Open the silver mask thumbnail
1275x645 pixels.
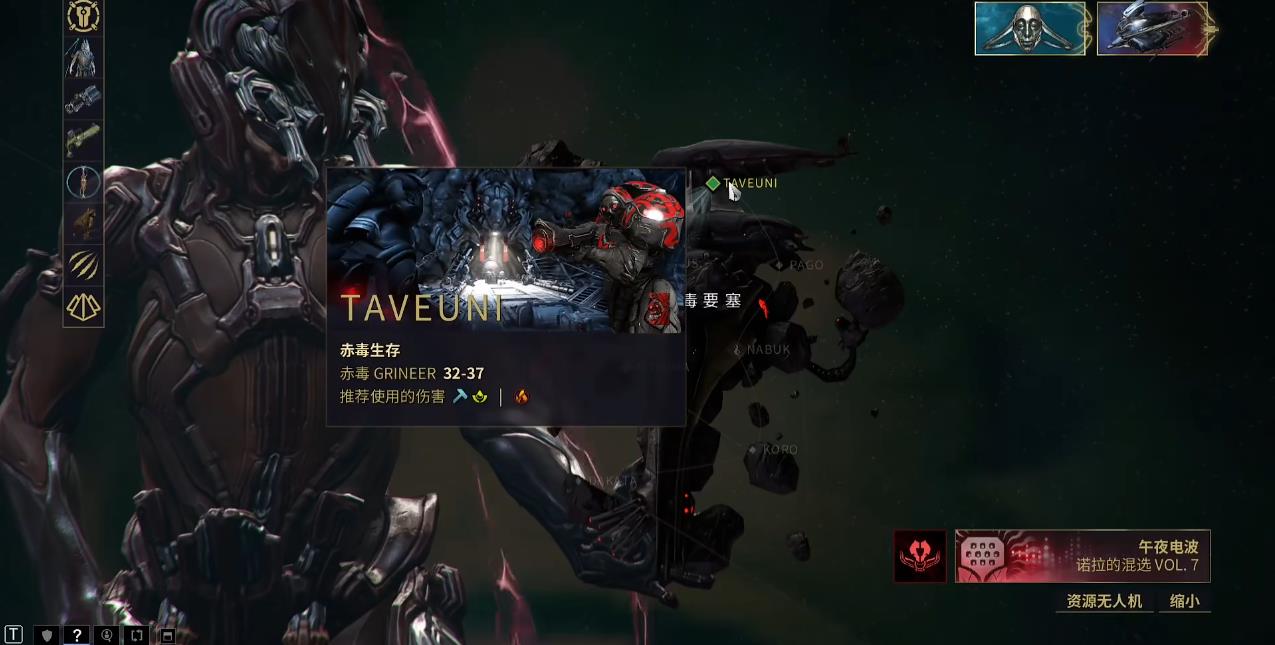tap(1030, 28)
